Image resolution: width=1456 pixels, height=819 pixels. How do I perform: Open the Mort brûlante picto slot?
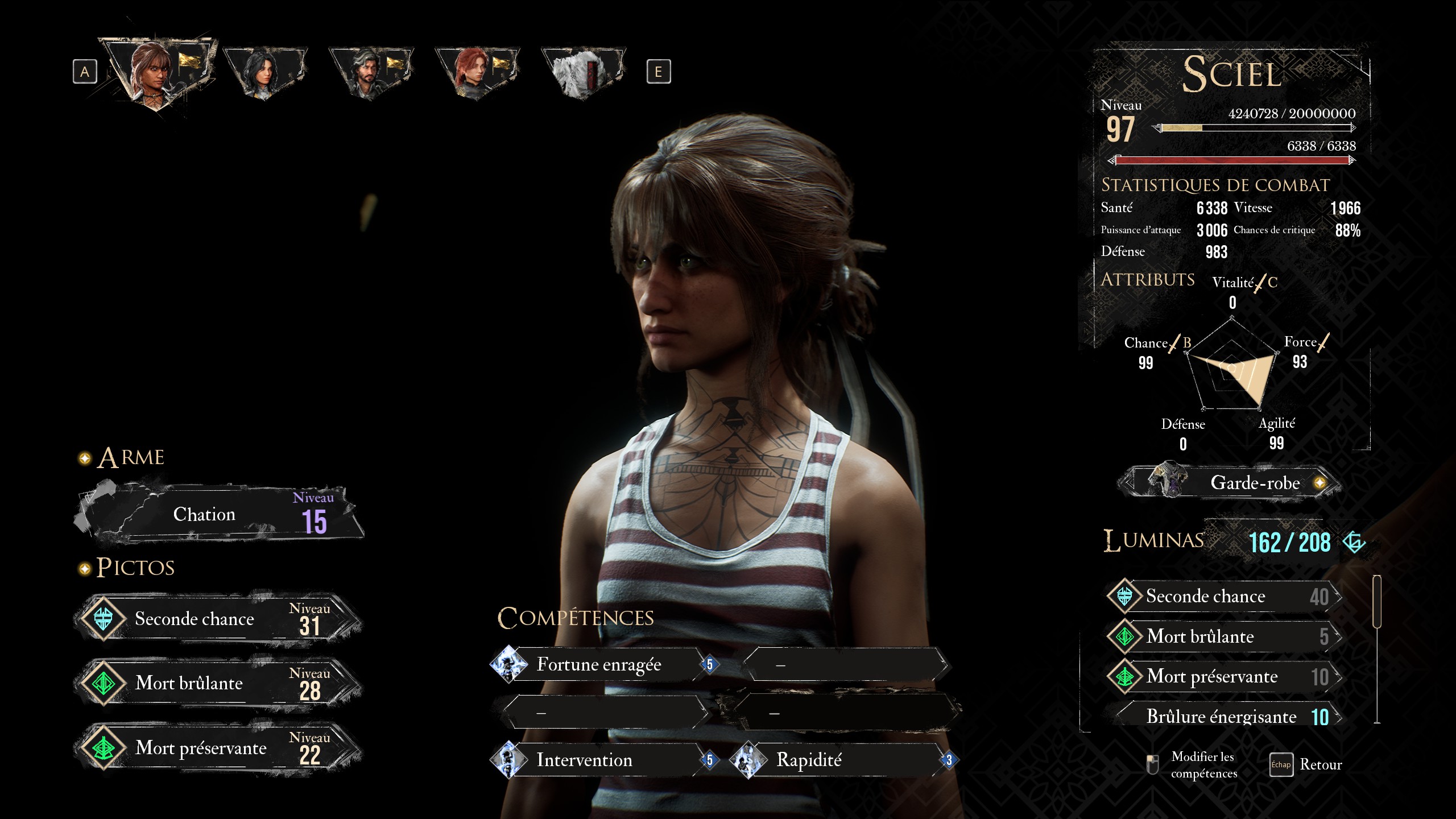coord(219,683)
